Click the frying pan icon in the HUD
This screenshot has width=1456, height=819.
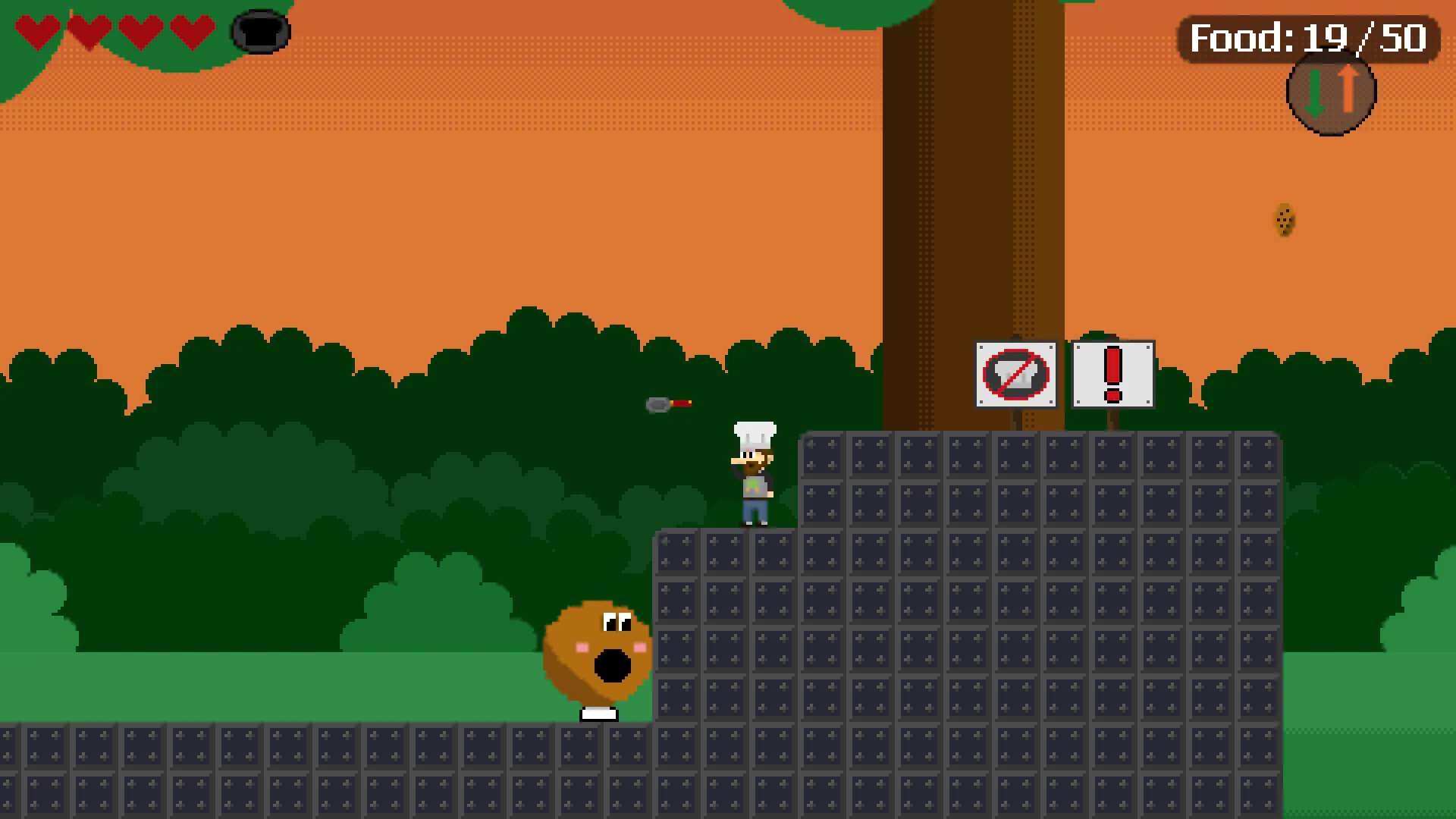click(x=261, y=33)
